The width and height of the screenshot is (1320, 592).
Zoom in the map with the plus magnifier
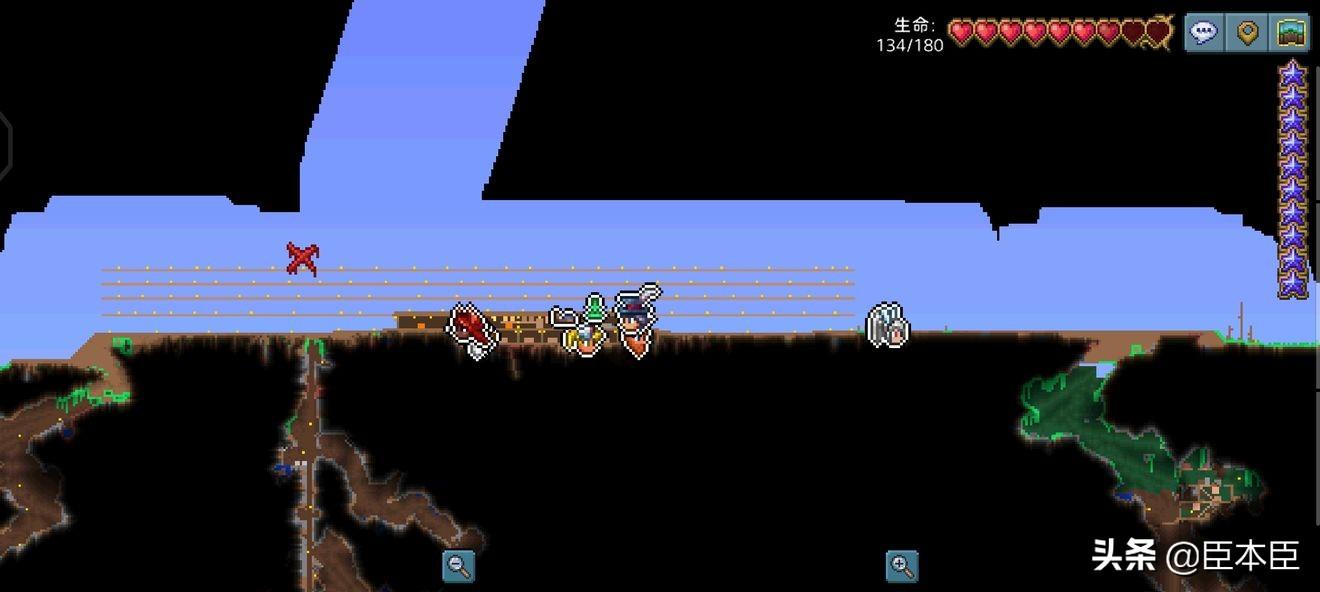coord(902,566)
